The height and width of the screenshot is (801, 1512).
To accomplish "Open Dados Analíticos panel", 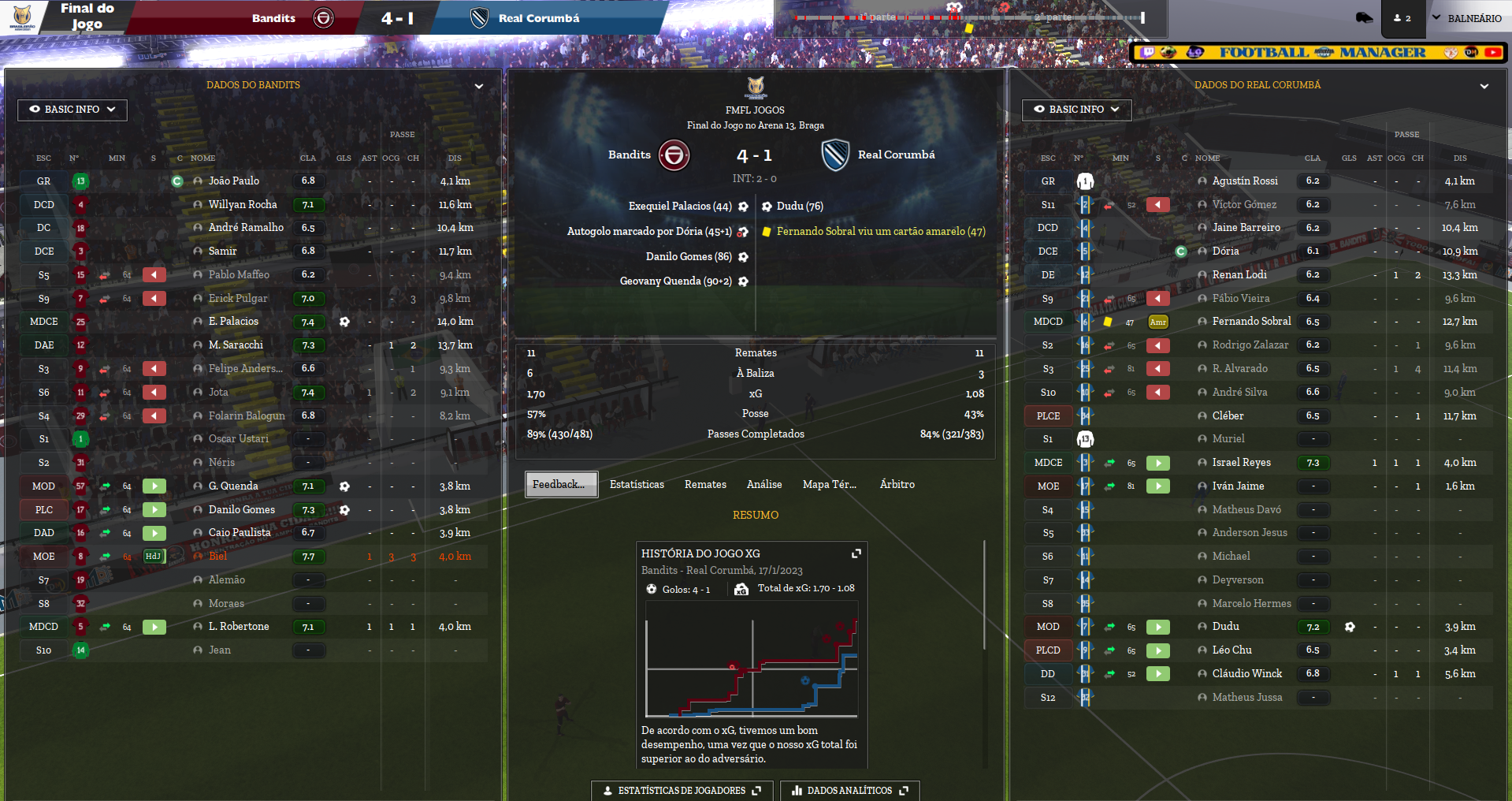I will (x=849, y=790).
